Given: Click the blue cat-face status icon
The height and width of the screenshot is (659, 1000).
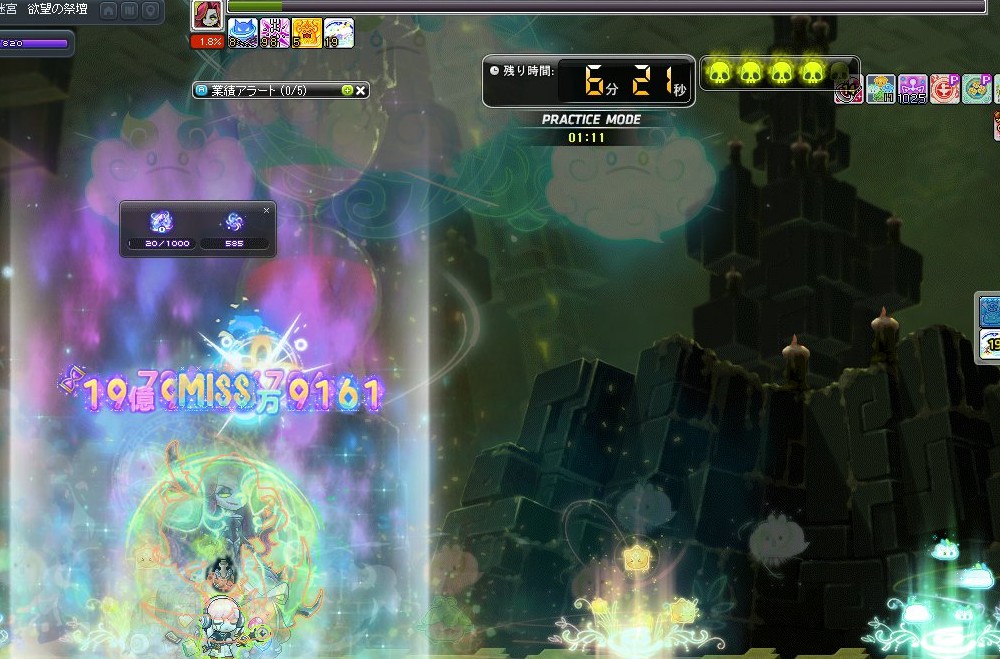Looking at the screenshot, I should point(243,33).
